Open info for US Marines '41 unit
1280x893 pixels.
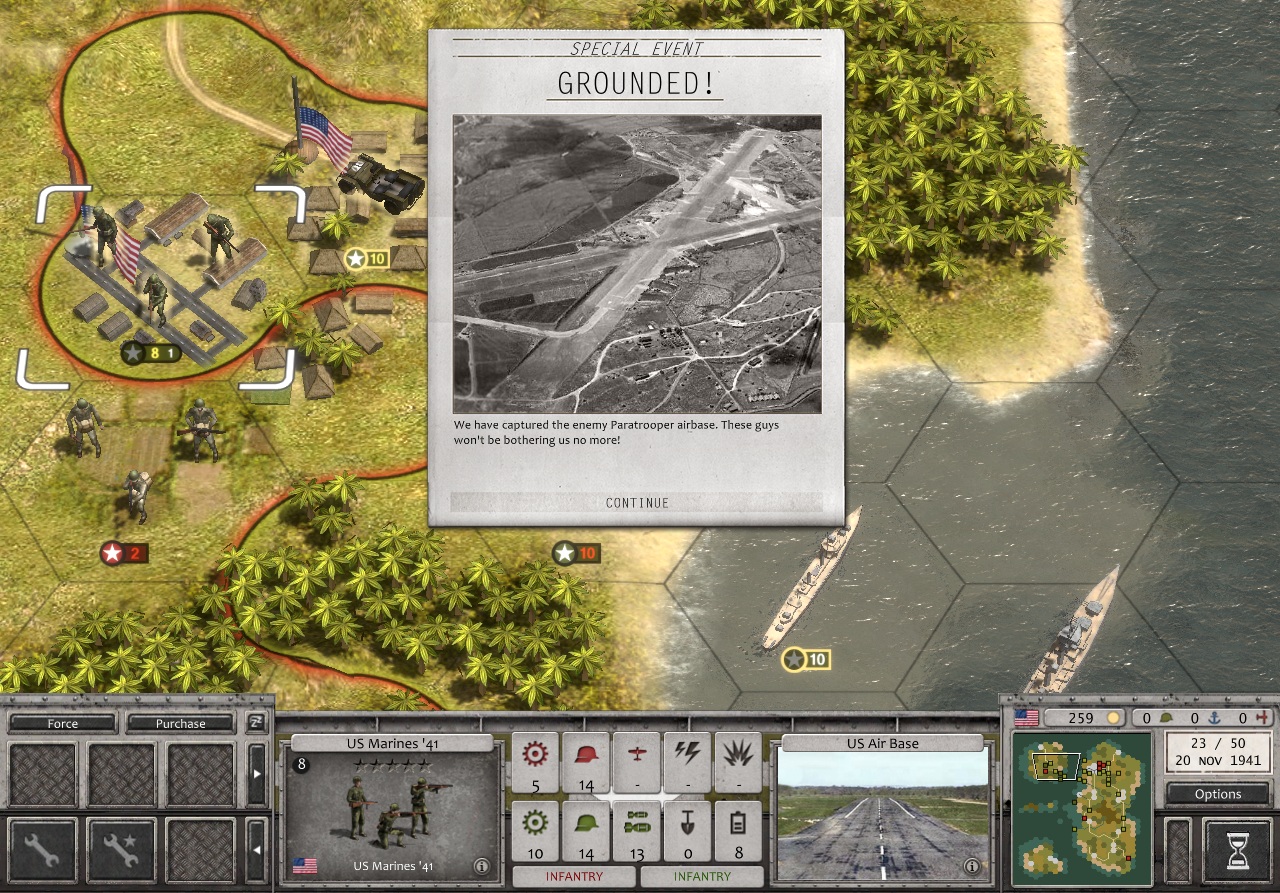click(480, 865)
